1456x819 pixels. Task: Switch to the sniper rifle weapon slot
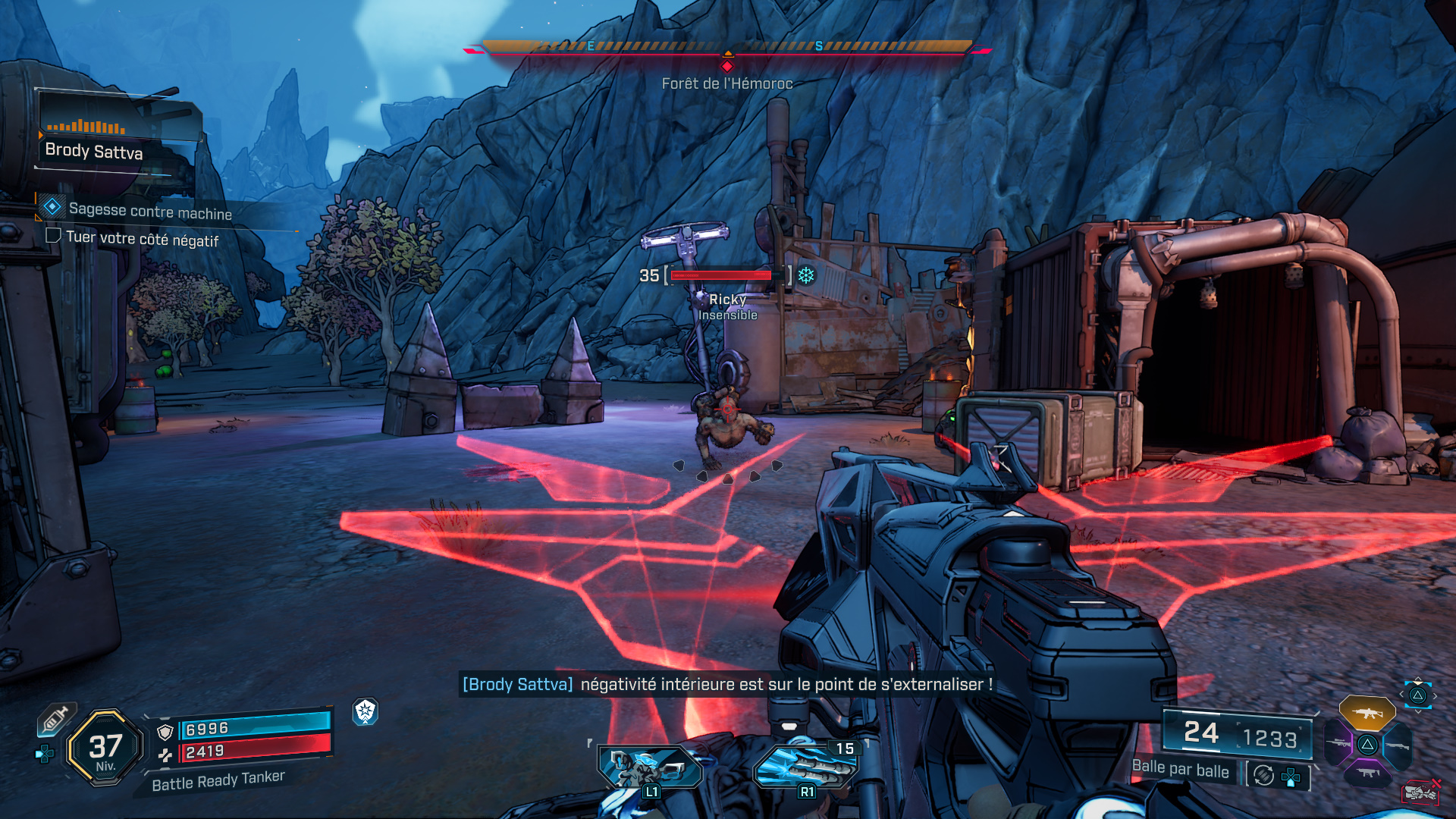[1338, 743]
